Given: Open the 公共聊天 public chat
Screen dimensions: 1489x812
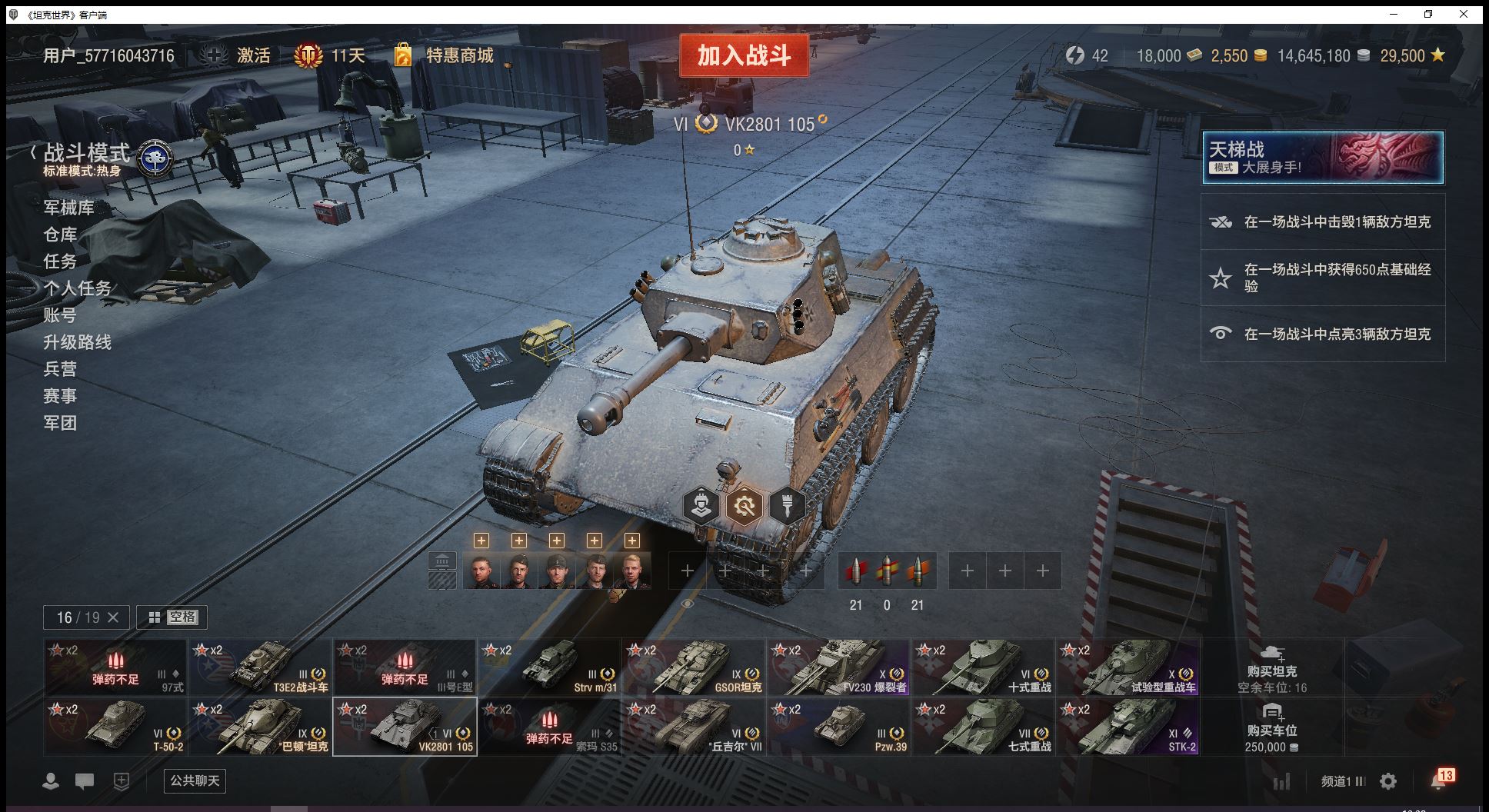Looking at the screenshot, I should [x=195, y=780].
